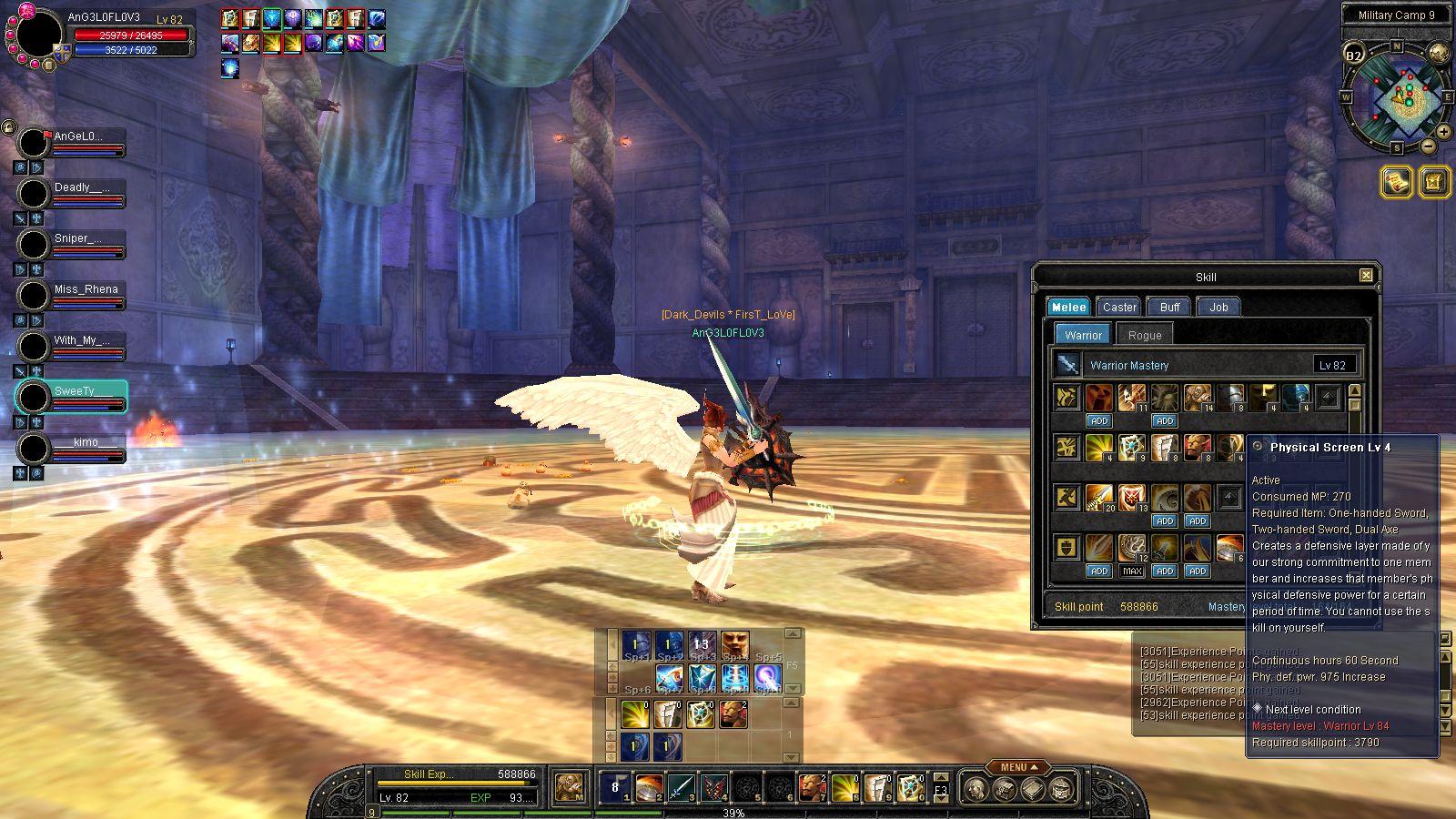Zoom out the minimap with minus button
Image resolution: width=1456 pixels, height=819 pixels.
pyautogui.click(x=1429, y=147)
